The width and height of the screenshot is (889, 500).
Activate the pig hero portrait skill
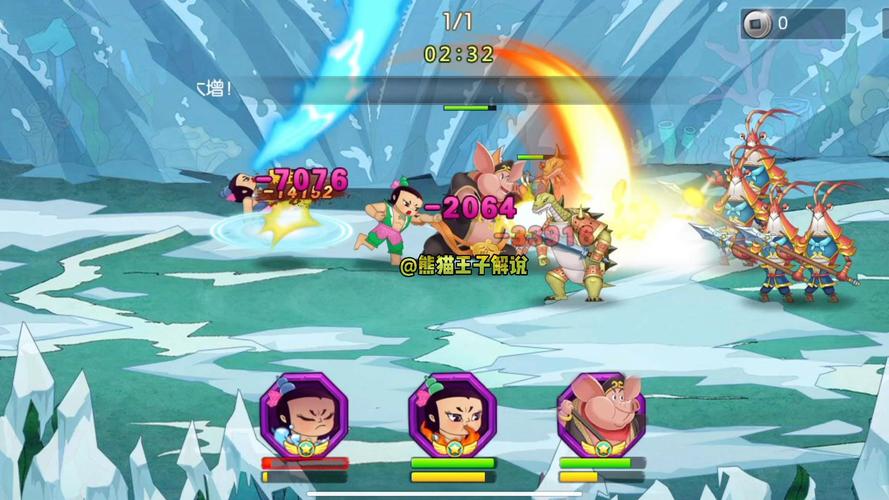tap(601, 414)
